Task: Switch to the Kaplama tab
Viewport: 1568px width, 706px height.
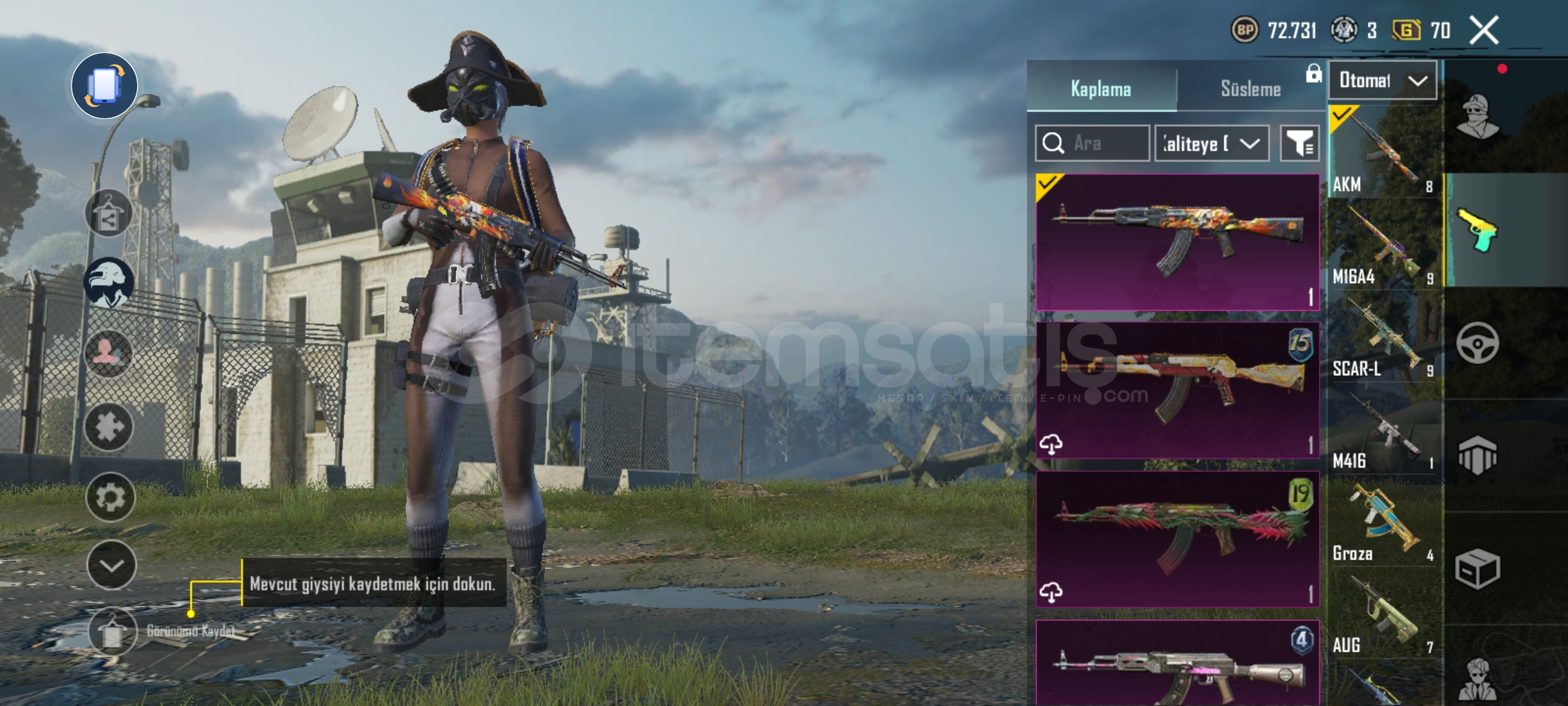Action: [x=1101, y=88]
